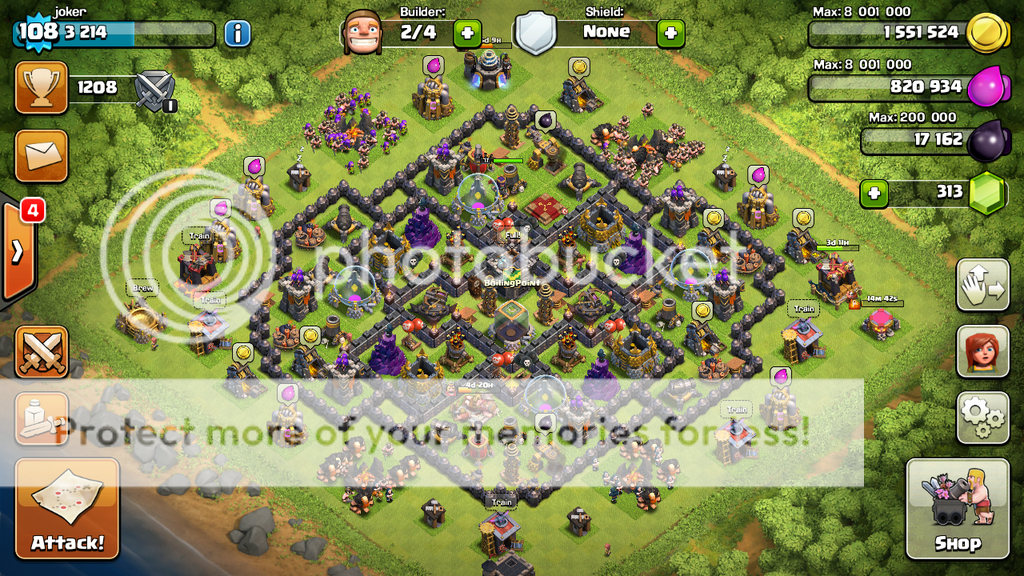Add a builder with the plus button
Screen dimensions: 1024x576
coord(468,33)
